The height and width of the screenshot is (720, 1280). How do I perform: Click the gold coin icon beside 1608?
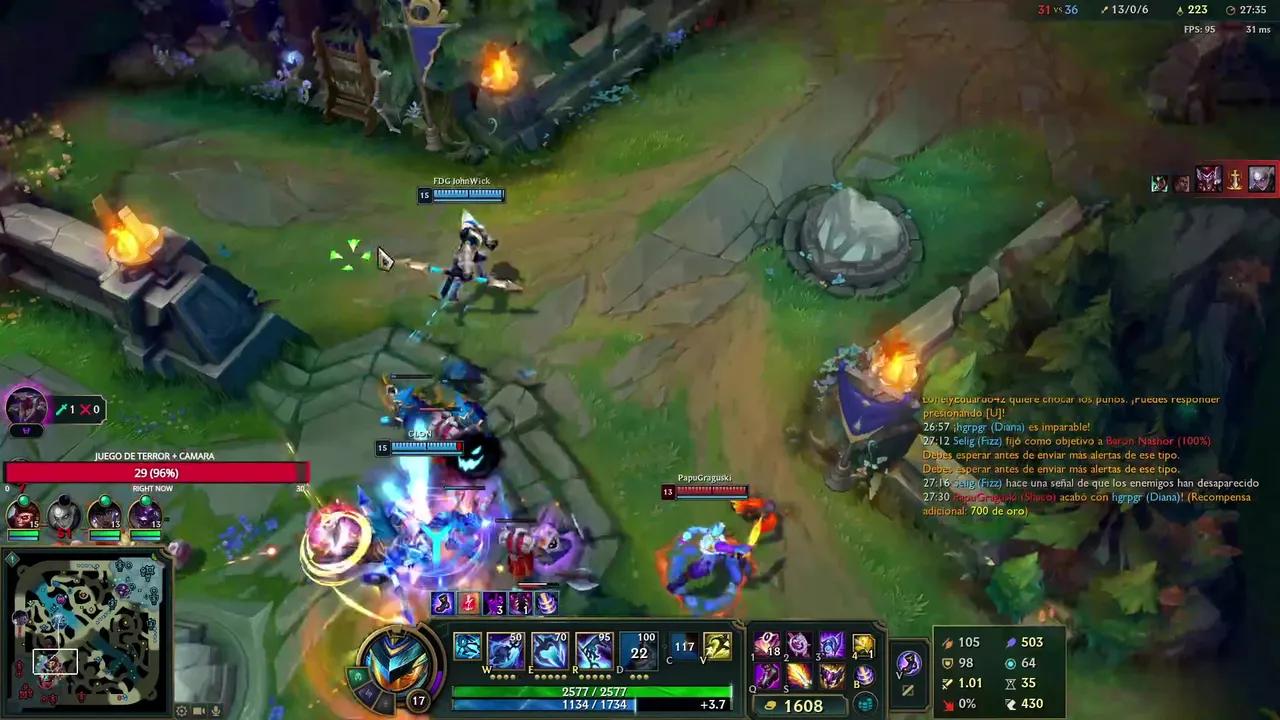click(771, 705)
